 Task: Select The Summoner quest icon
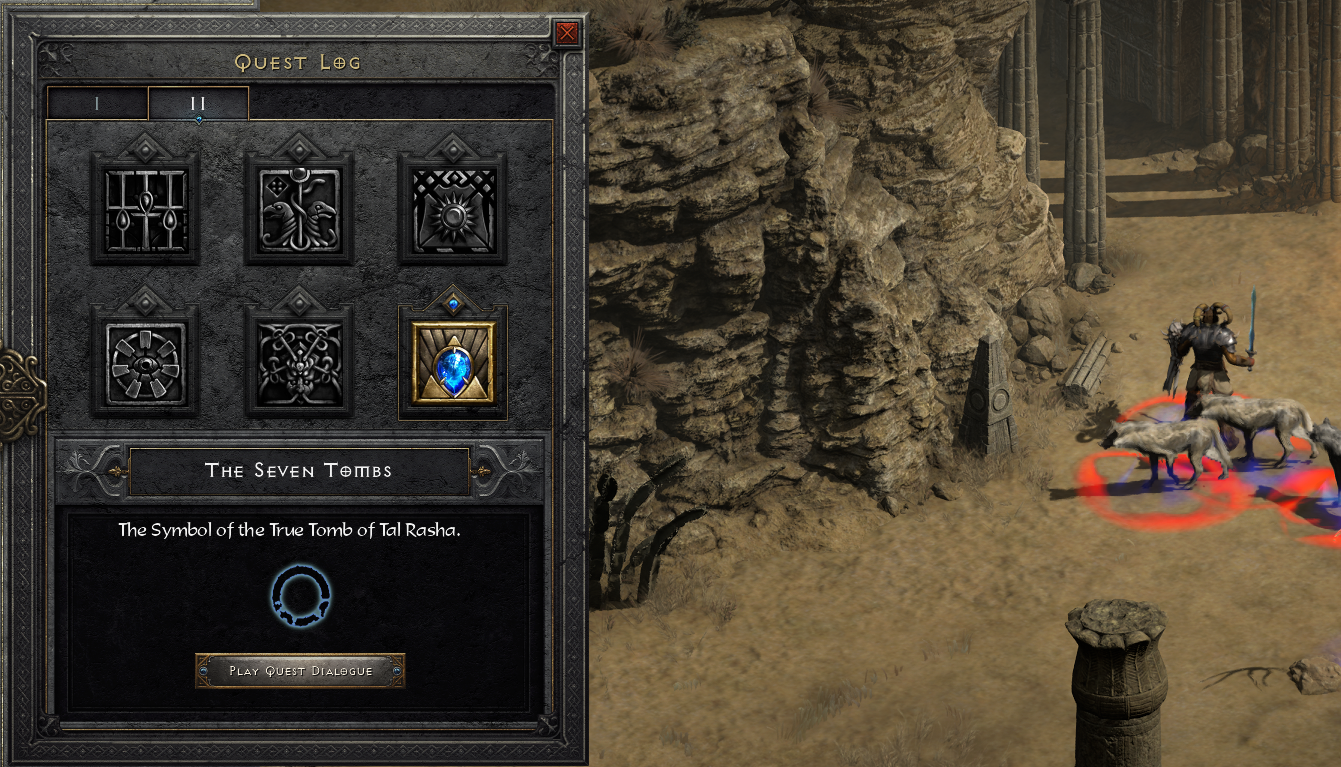coord(300,362)
